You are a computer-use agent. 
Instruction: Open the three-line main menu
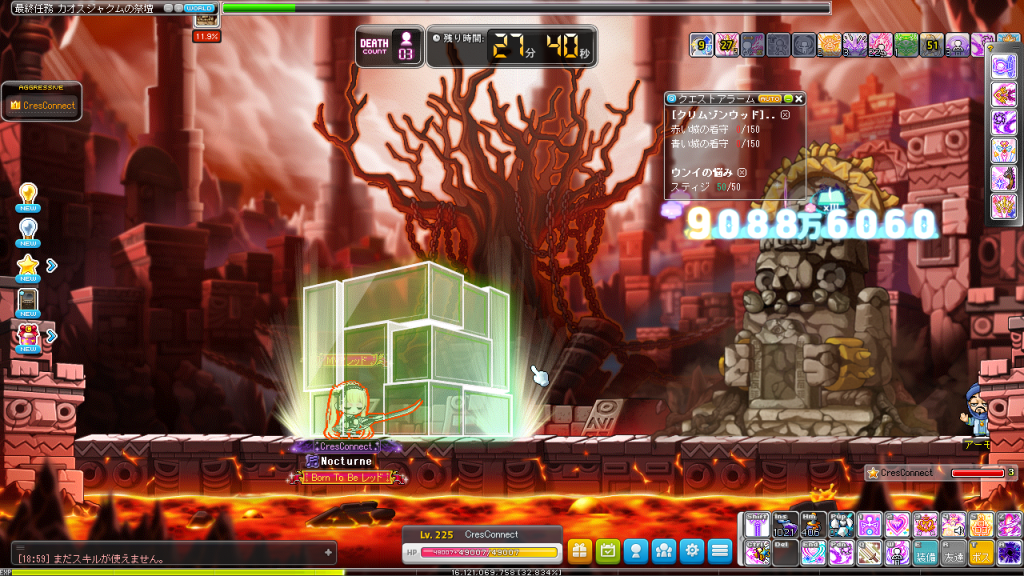pyautogui.click(x=719, y=550)
